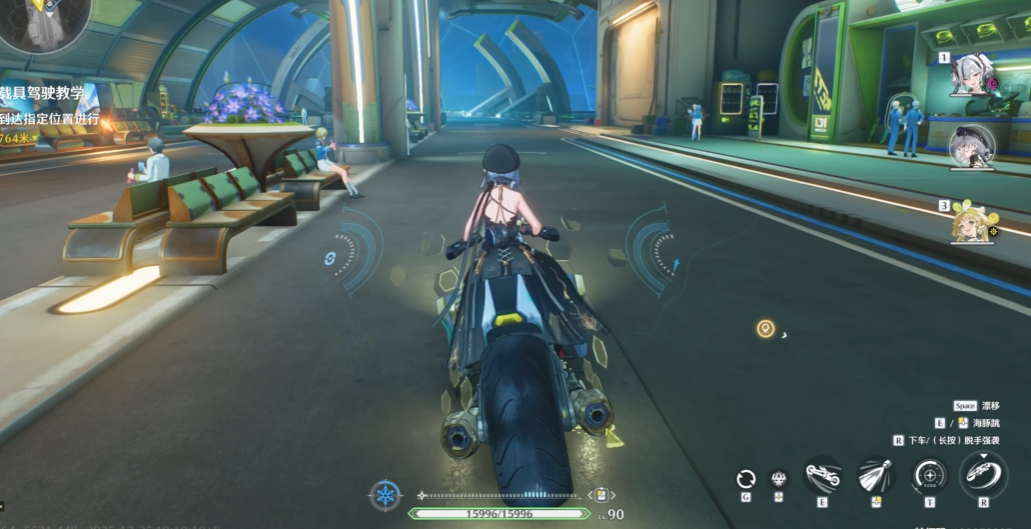Switch to blonde party member 3
This screenshot has width=1031, height=529.
[972, 222]
